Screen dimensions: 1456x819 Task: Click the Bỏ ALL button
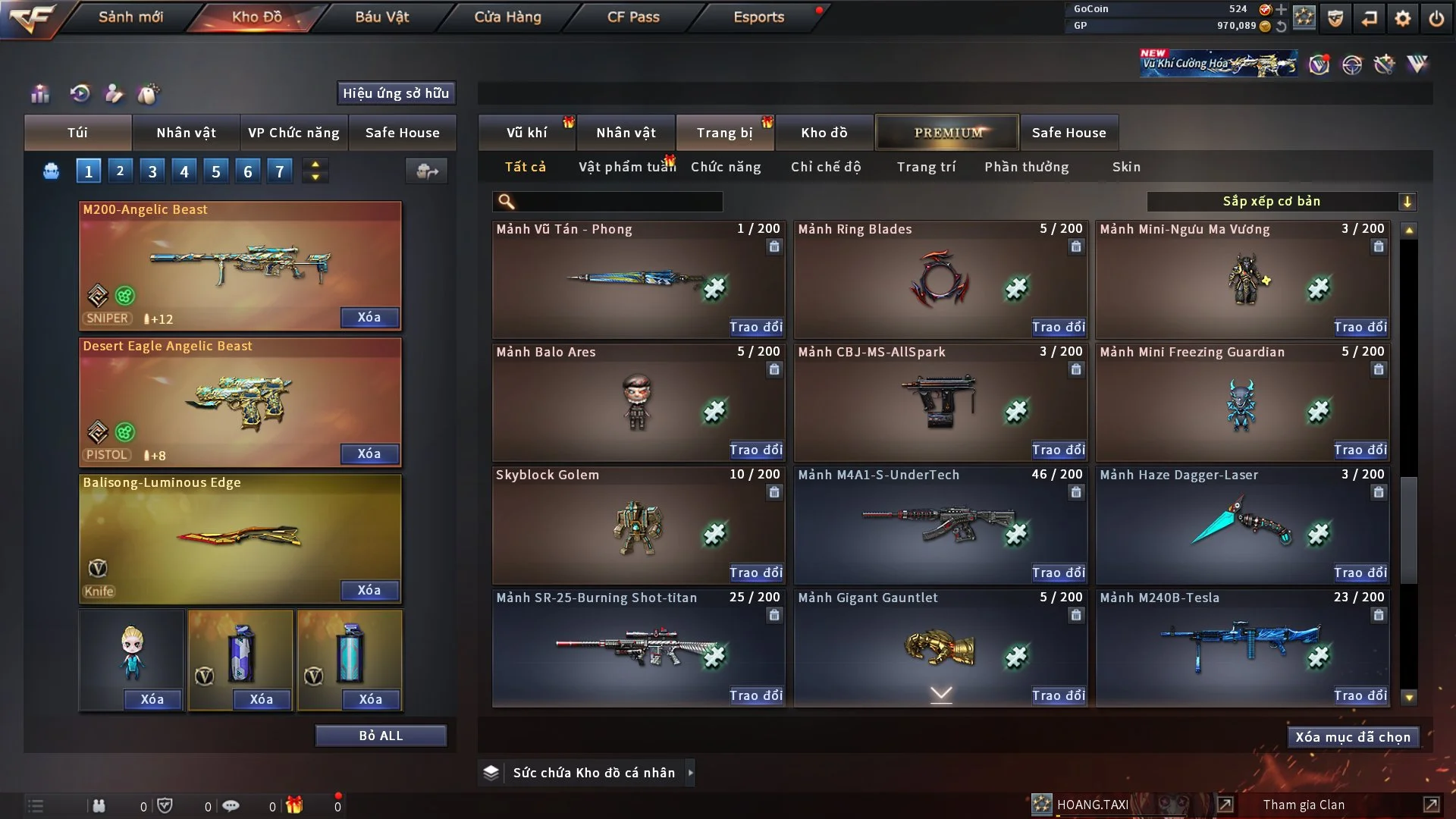[x=381, y=736]
